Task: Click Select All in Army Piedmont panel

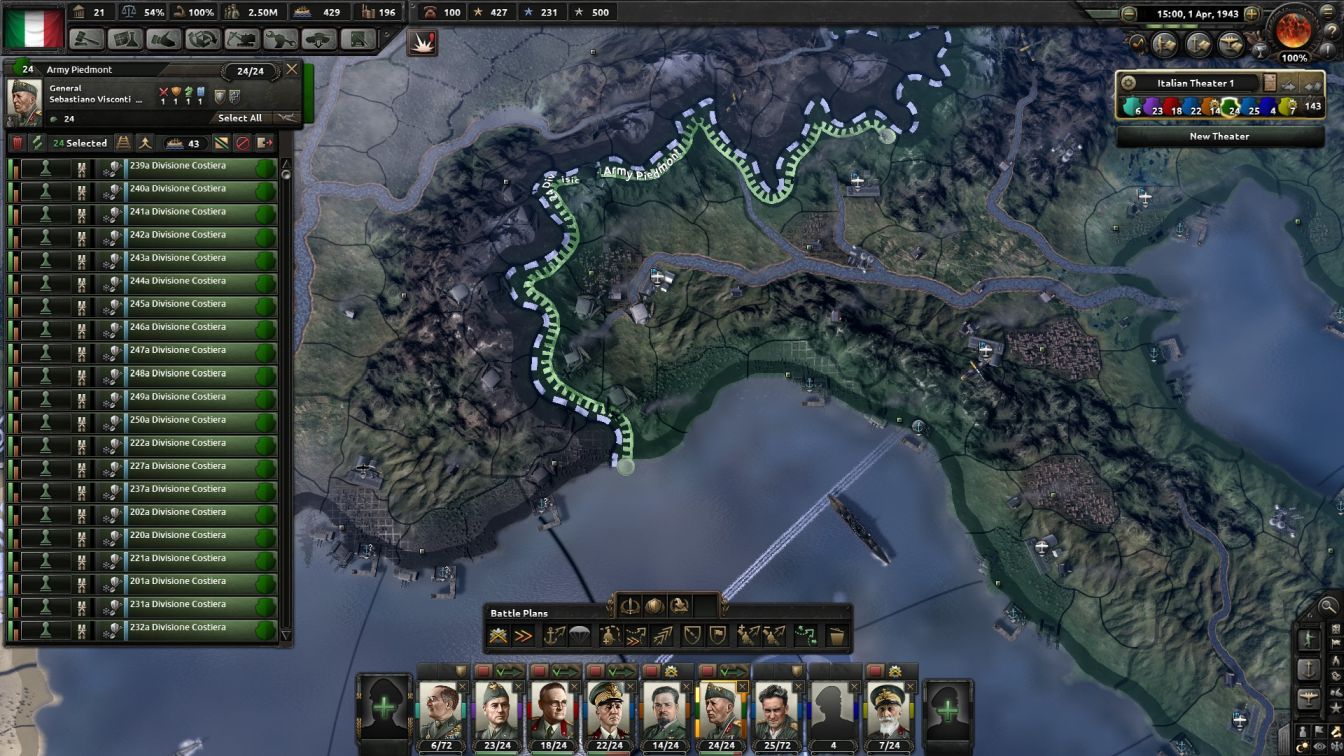Action: pos(241,118)
